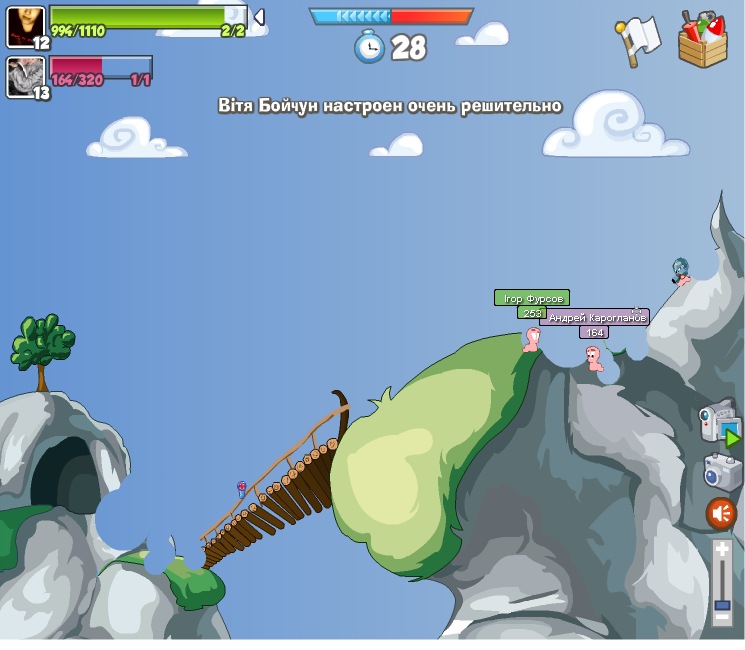Click the blue zoom slider handle

pos(722,604)
